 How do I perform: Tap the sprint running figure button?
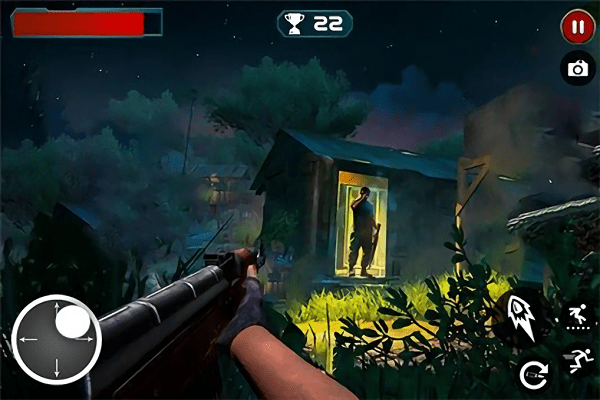(x=576, y=359)
